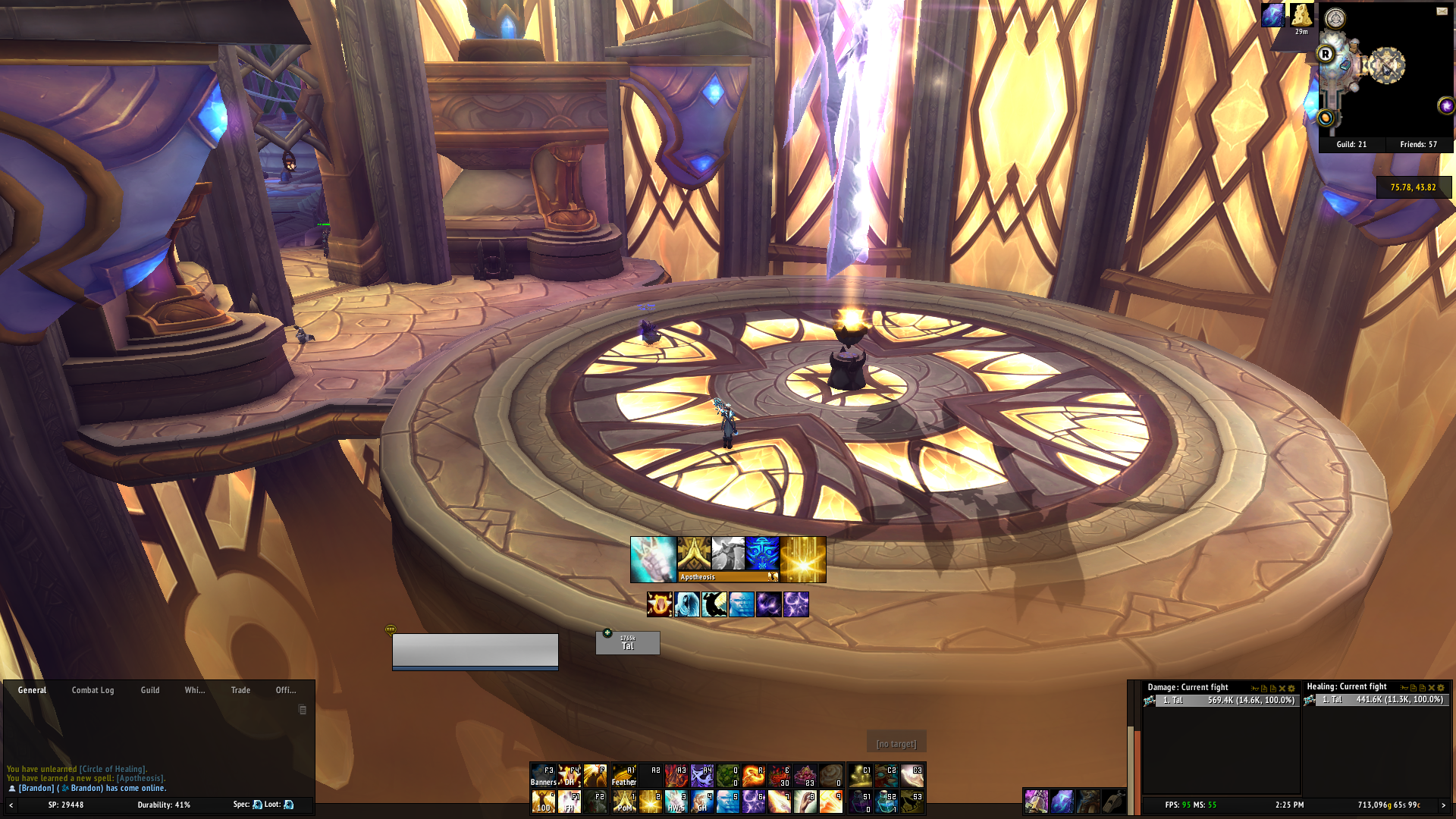Select Tal's row in the Damage meter
1456x819 pixels.
click(1221, 700)
